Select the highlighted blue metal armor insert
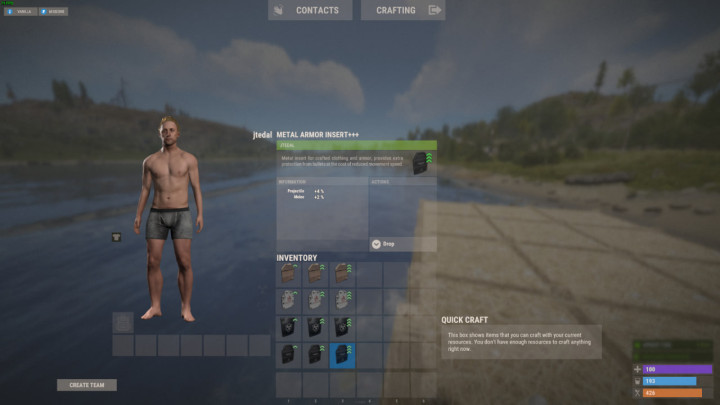The width and height of the screenshot is (720, 405). (343, 354)
